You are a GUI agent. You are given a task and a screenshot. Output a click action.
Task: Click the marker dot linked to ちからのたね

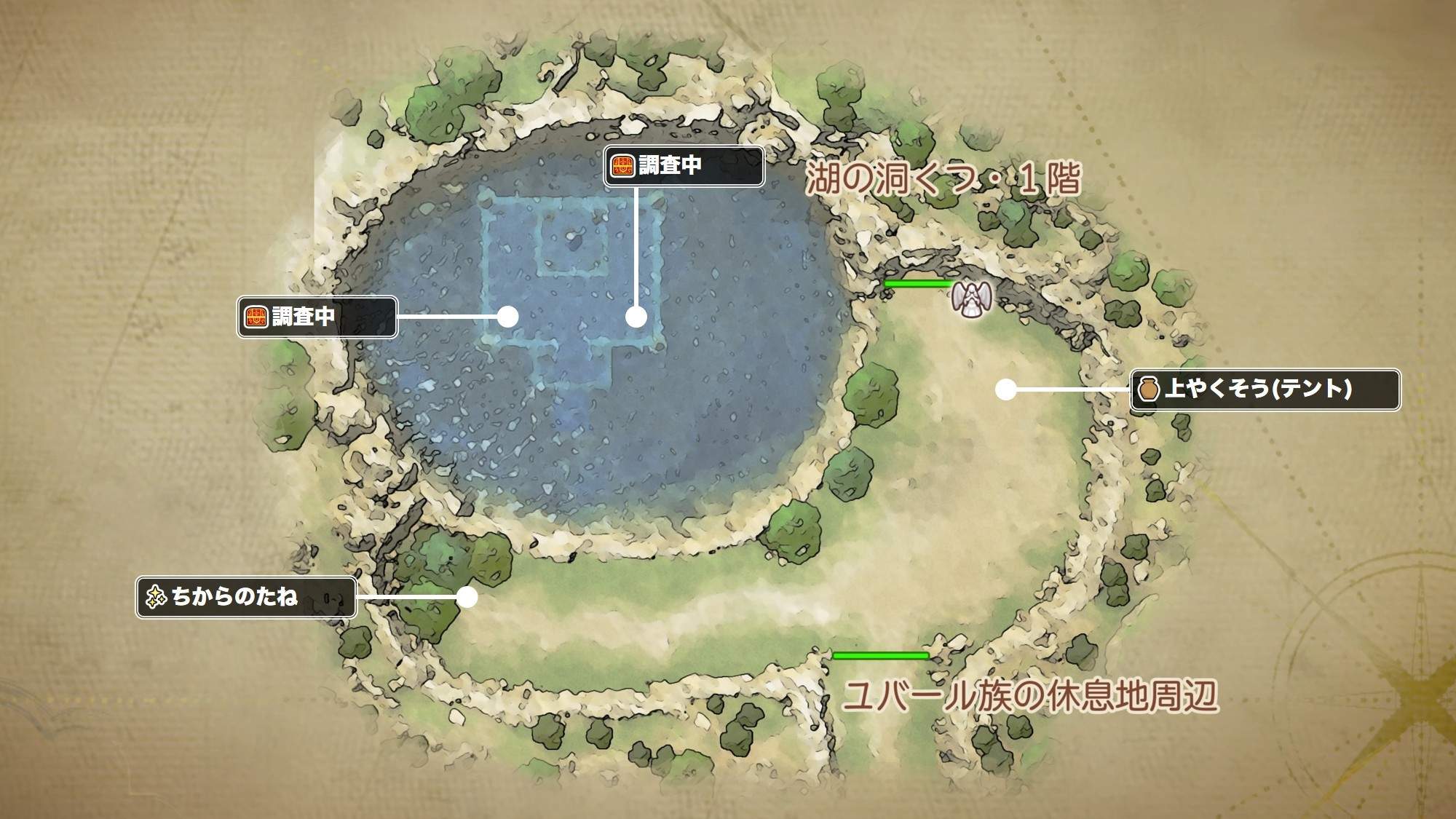467,597
